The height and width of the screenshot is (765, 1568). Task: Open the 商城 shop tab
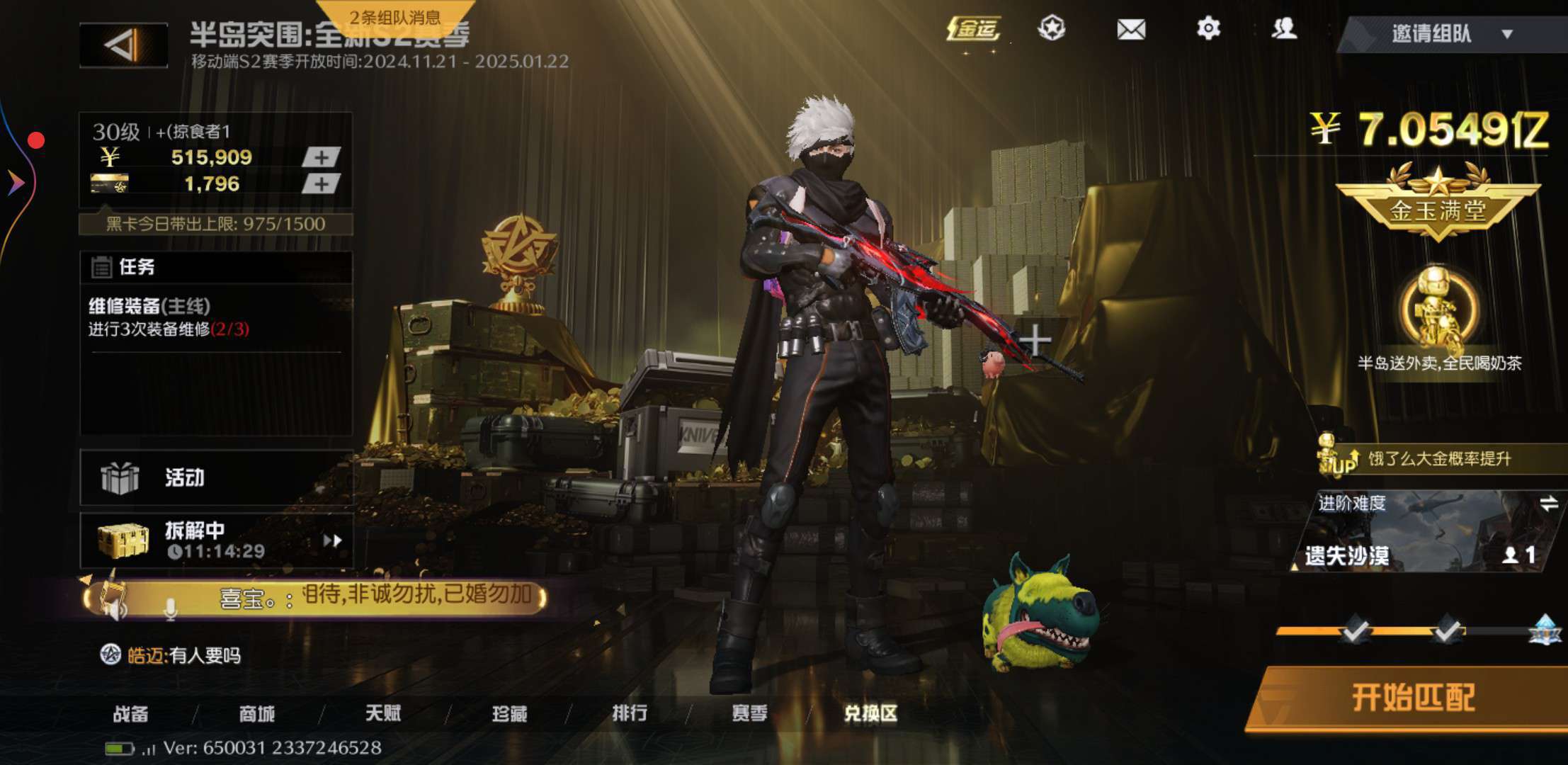(256, 713)
